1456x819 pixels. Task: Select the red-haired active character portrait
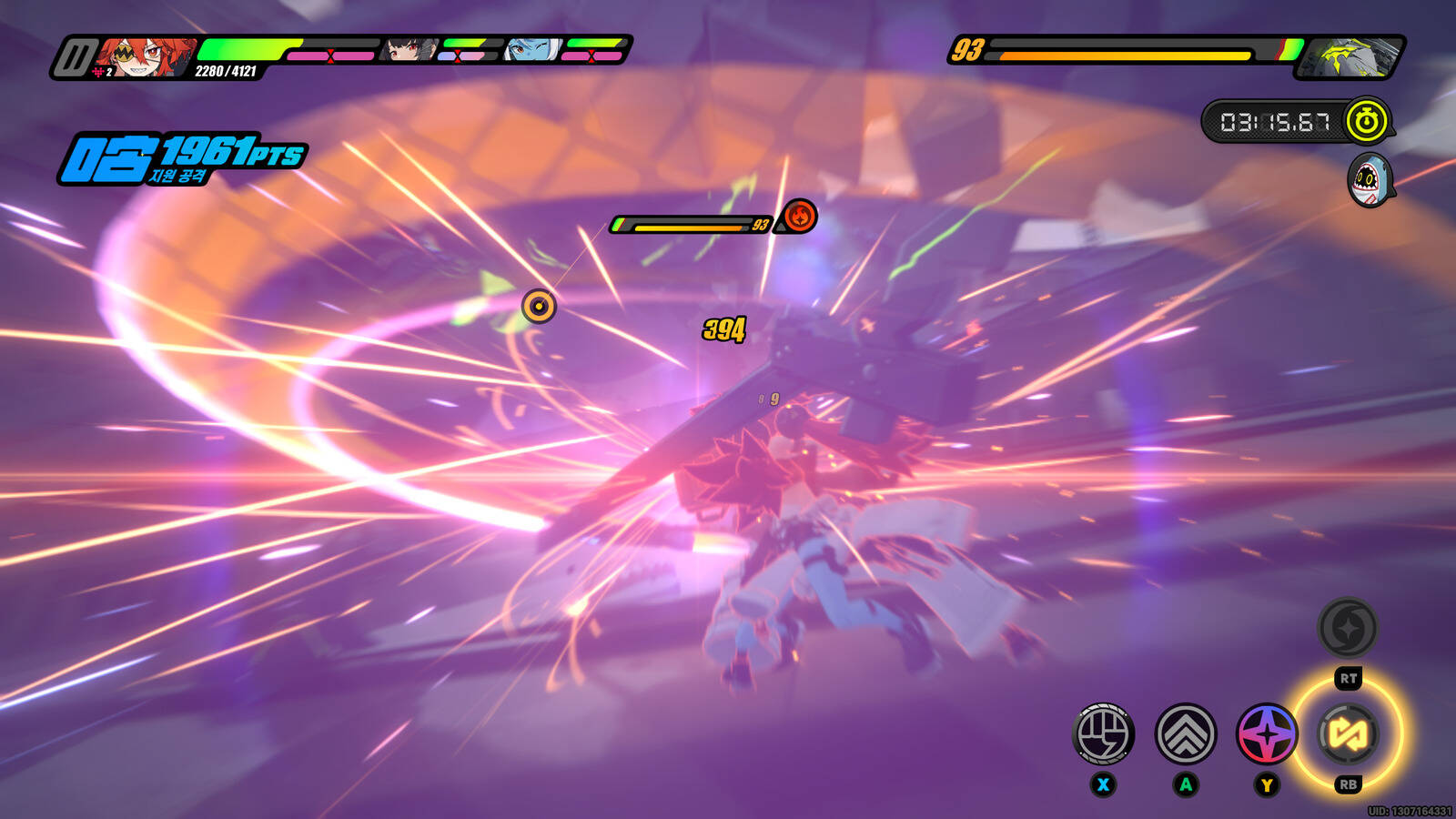click(145, 57)
